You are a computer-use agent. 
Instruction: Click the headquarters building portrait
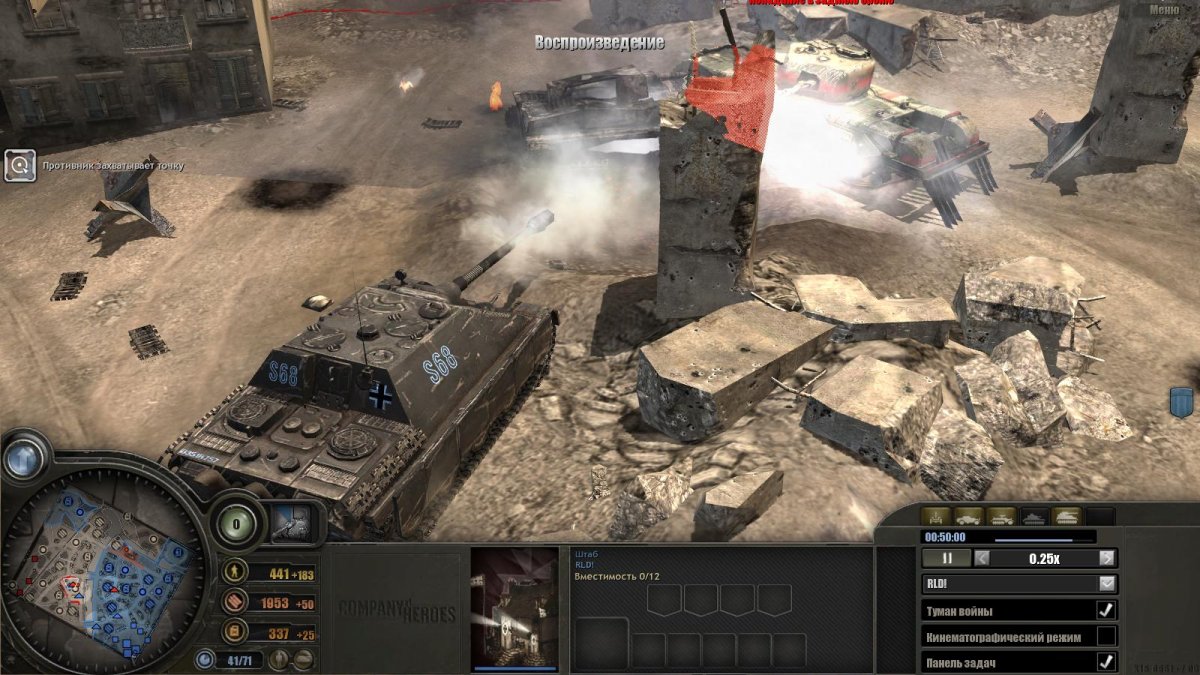point(514,607)
